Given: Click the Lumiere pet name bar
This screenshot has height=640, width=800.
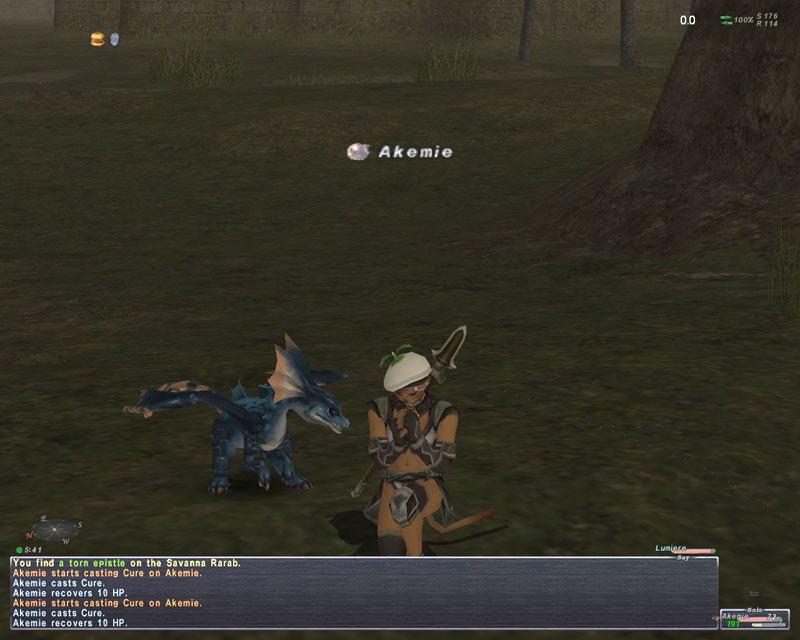Looking at the screenshot, I should (684, 549).
